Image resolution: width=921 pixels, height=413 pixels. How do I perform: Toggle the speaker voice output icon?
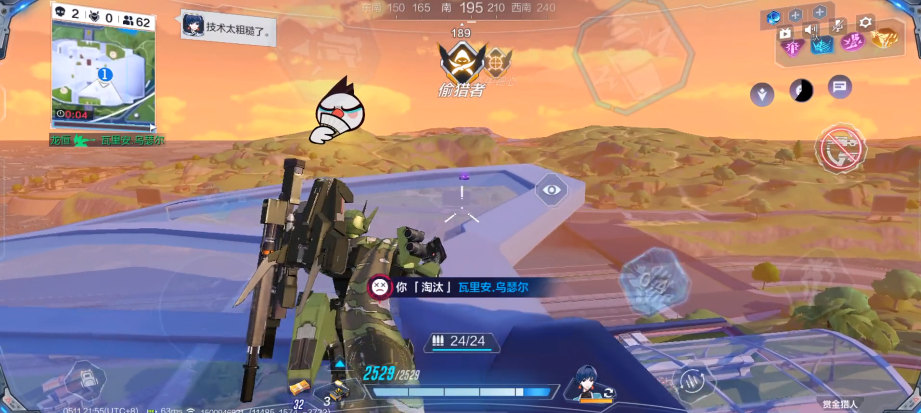tap(811, 29)
